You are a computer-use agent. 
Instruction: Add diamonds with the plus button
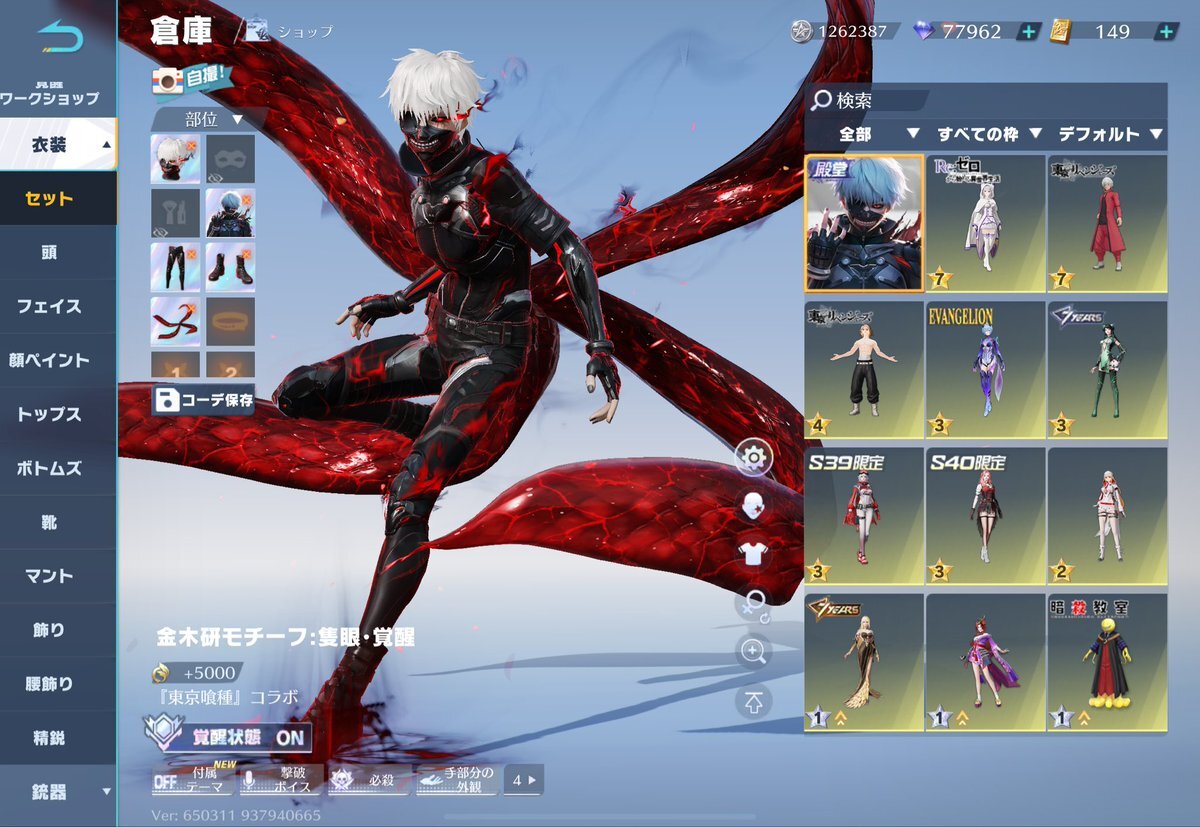[1028, 32]
